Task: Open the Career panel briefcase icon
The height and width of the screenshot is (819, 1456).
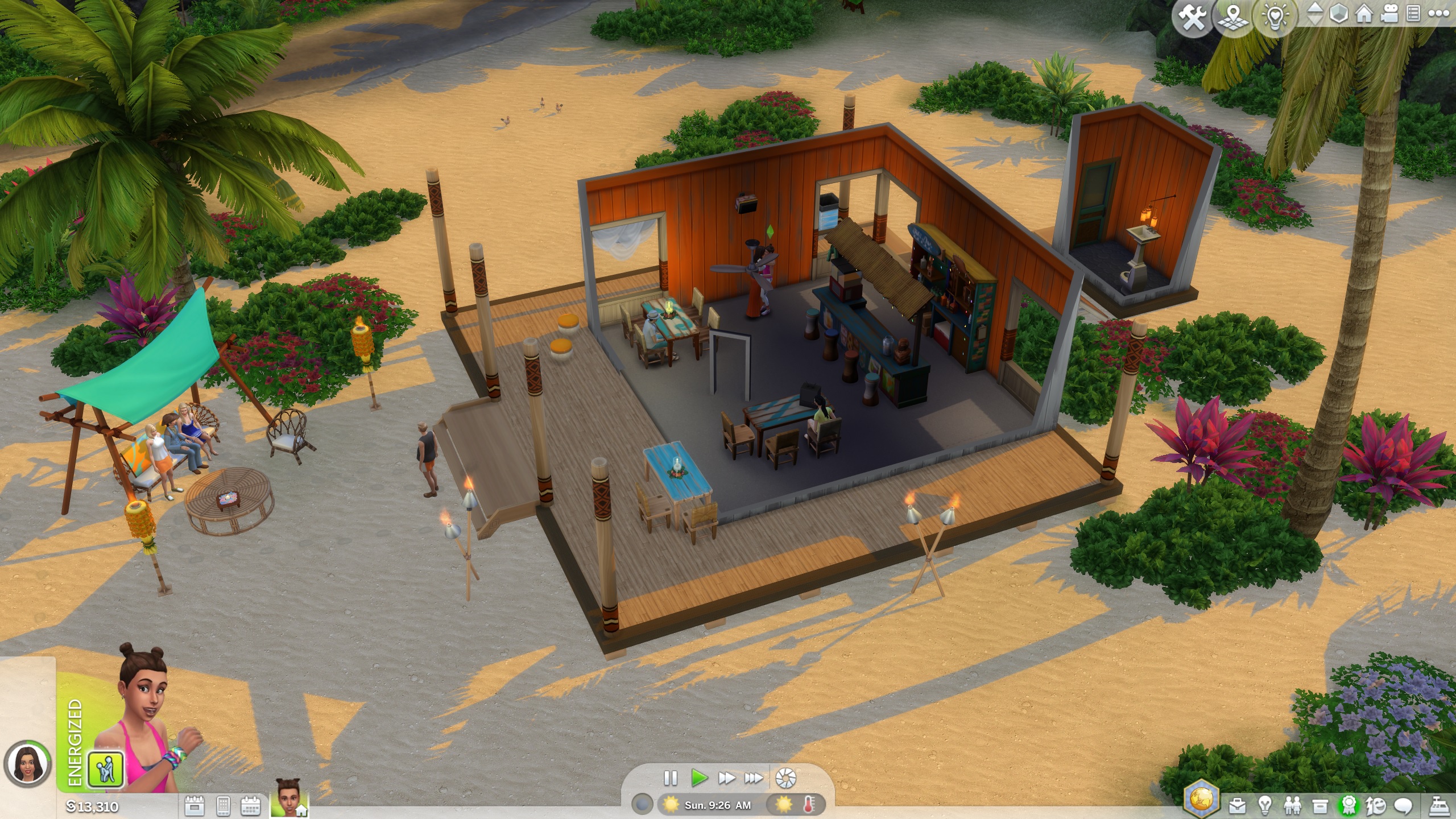Action: click(x=1238, y=806)
